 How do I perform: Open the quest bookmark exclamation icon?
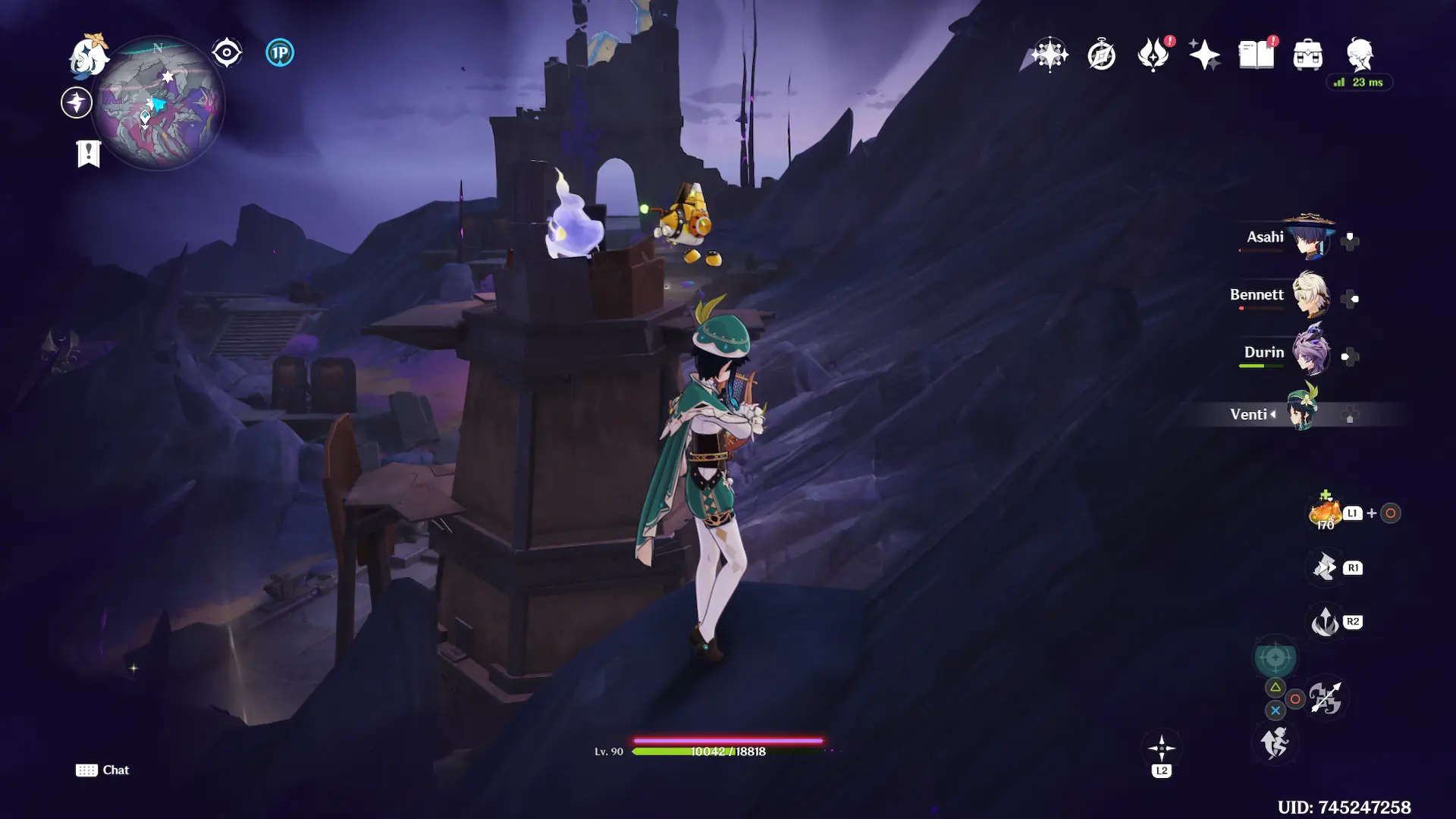pos(89,153)
